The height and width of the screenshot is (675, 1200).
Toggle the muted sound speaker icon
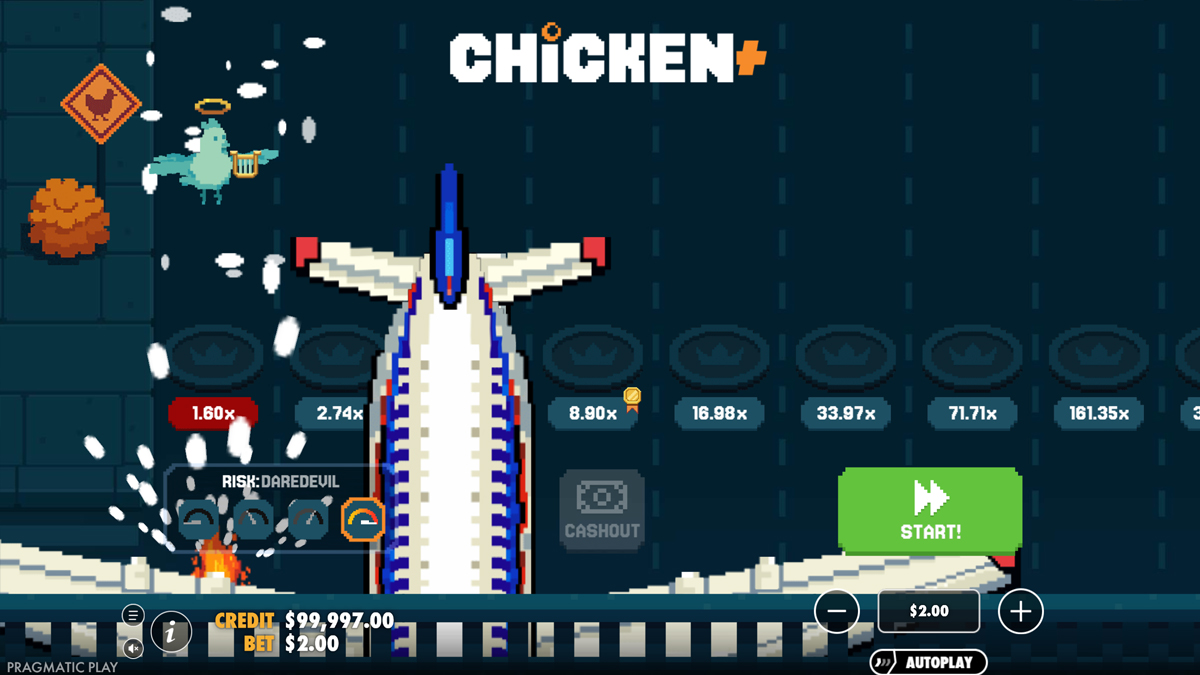click(133, 648)
